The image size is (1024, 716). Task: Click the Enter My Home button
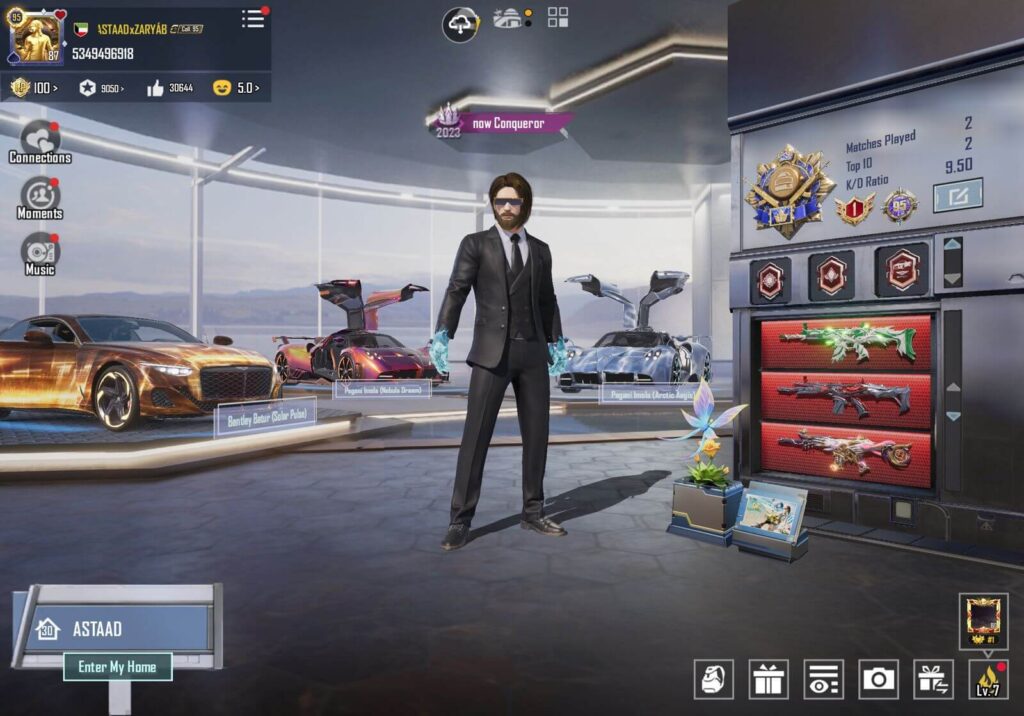pos(117,667)
